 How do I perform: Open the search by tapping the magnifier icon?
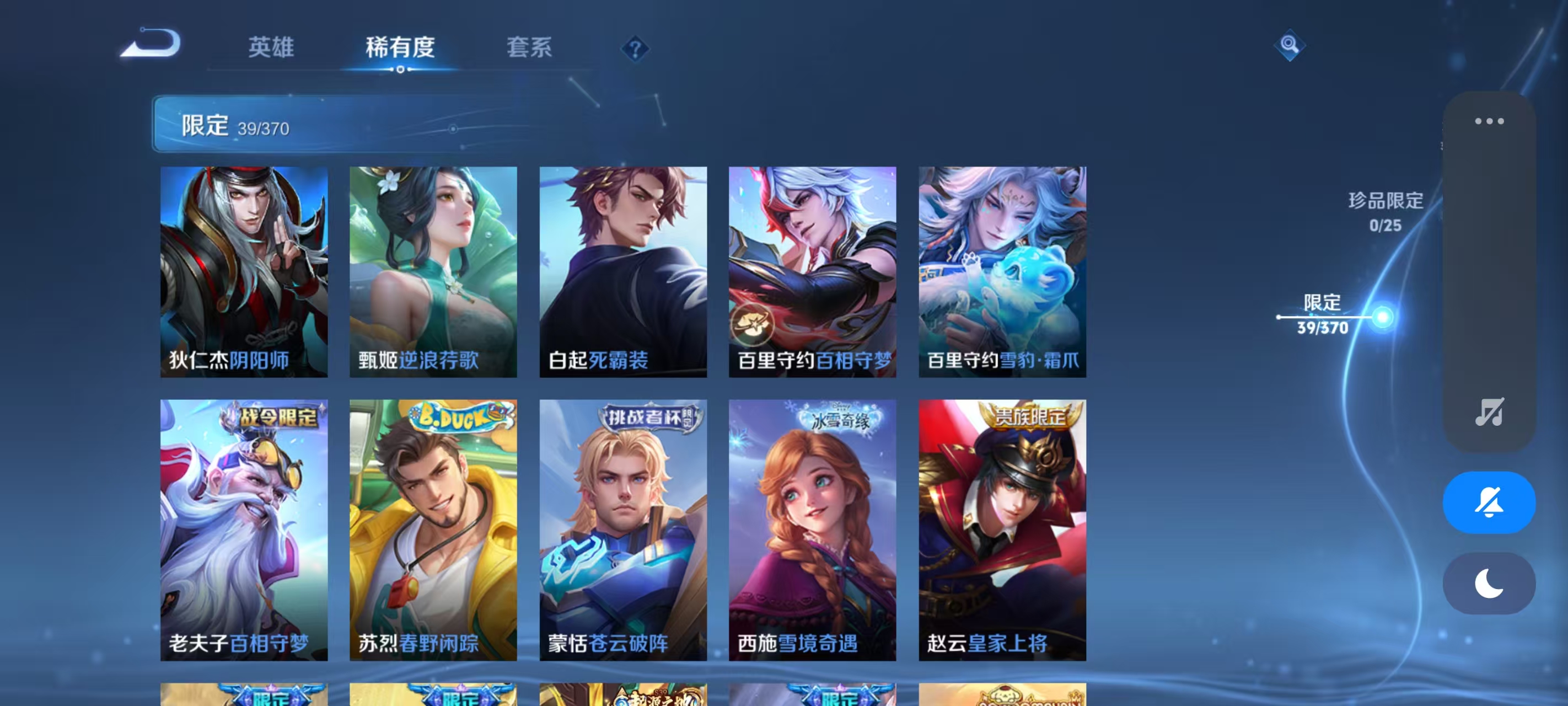pyautogui.click(x=1290, y=45)
